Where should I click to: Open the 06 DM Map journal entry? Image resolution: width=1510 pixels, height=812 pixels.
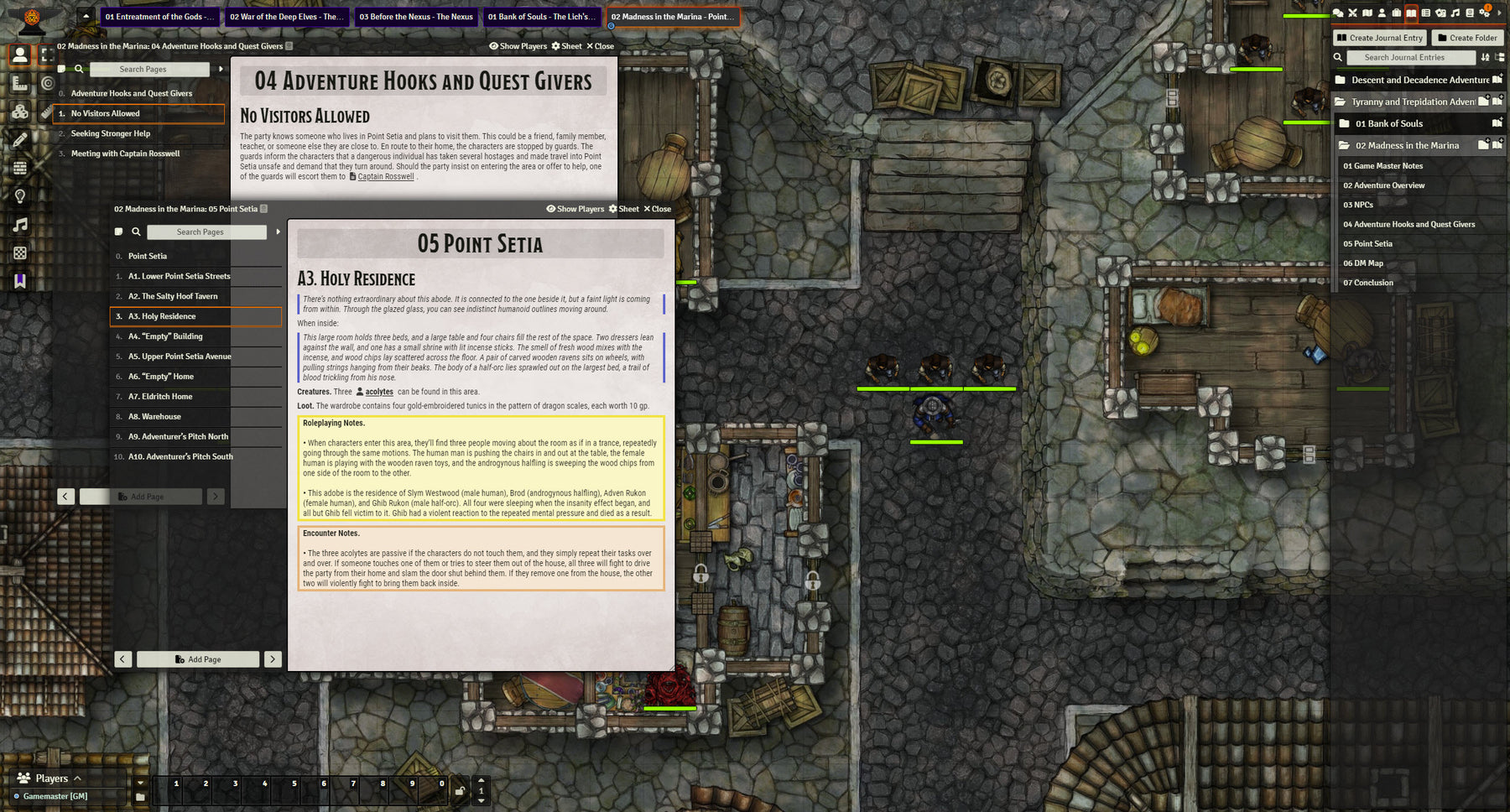point(1363,263)
